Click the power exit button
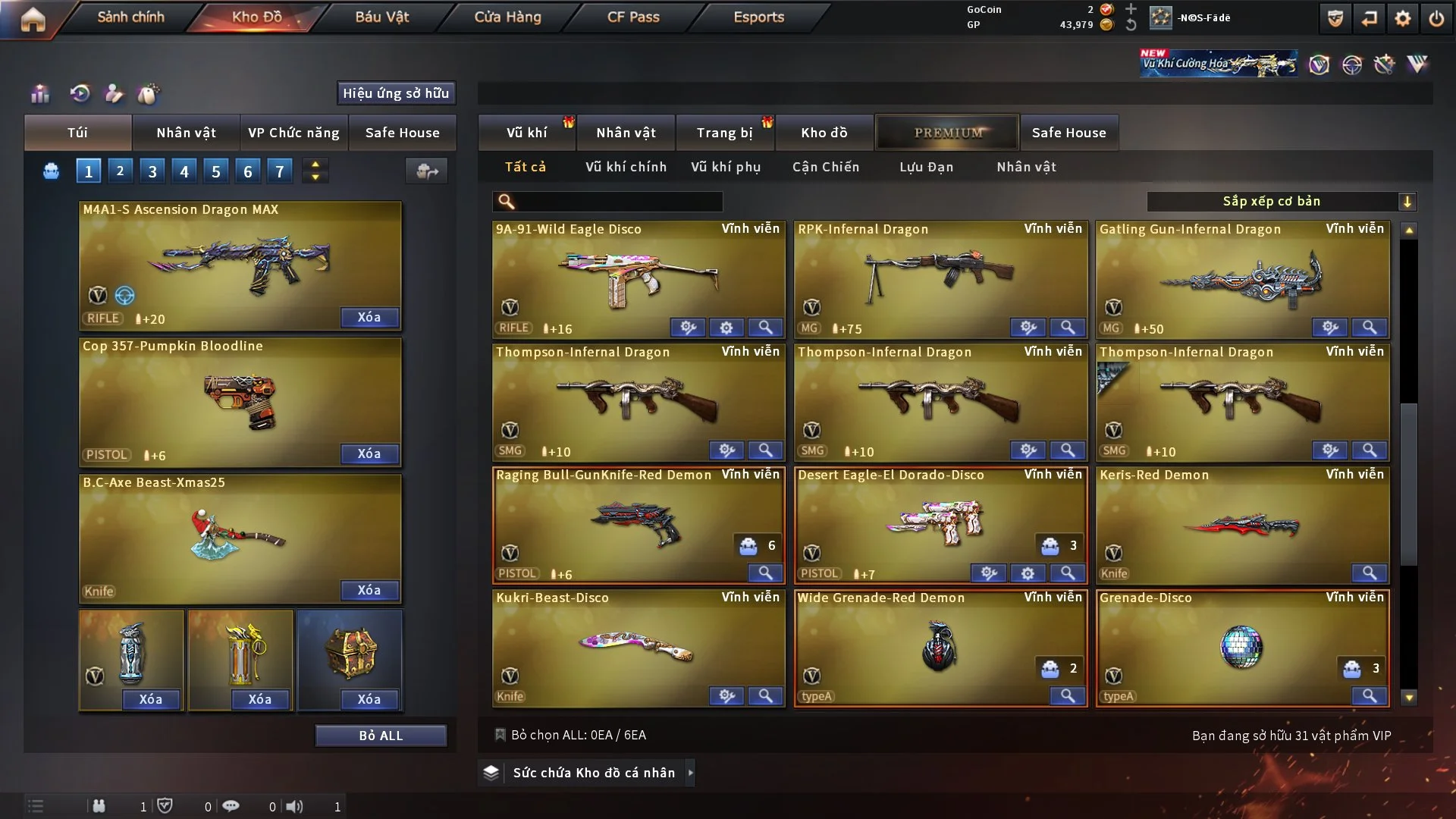Screen dimensions: 1456x819 pos(1436,18)
